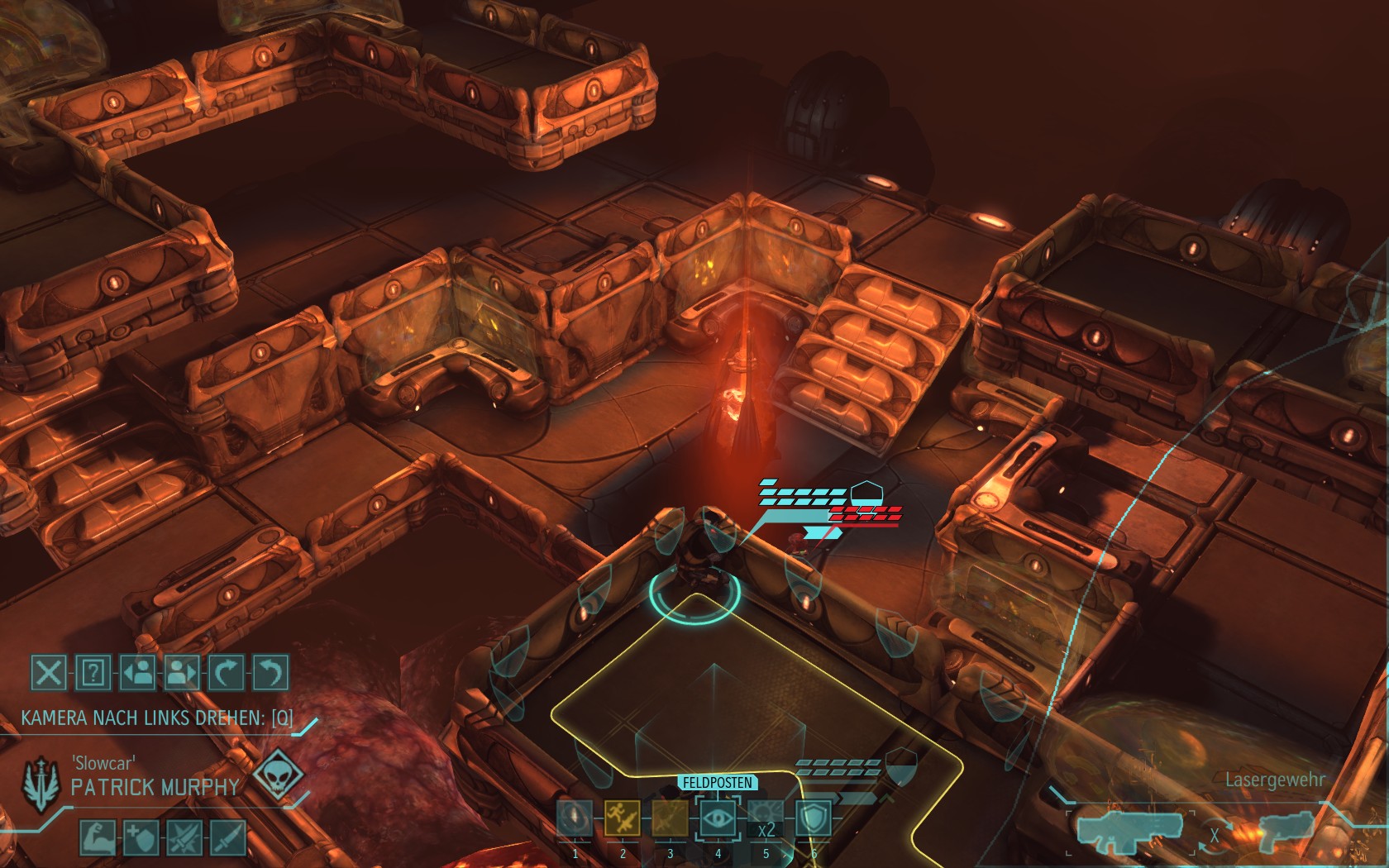Switch to the next soldier
The height and width of the screenshot is (868, 1389).
[182, 672]
